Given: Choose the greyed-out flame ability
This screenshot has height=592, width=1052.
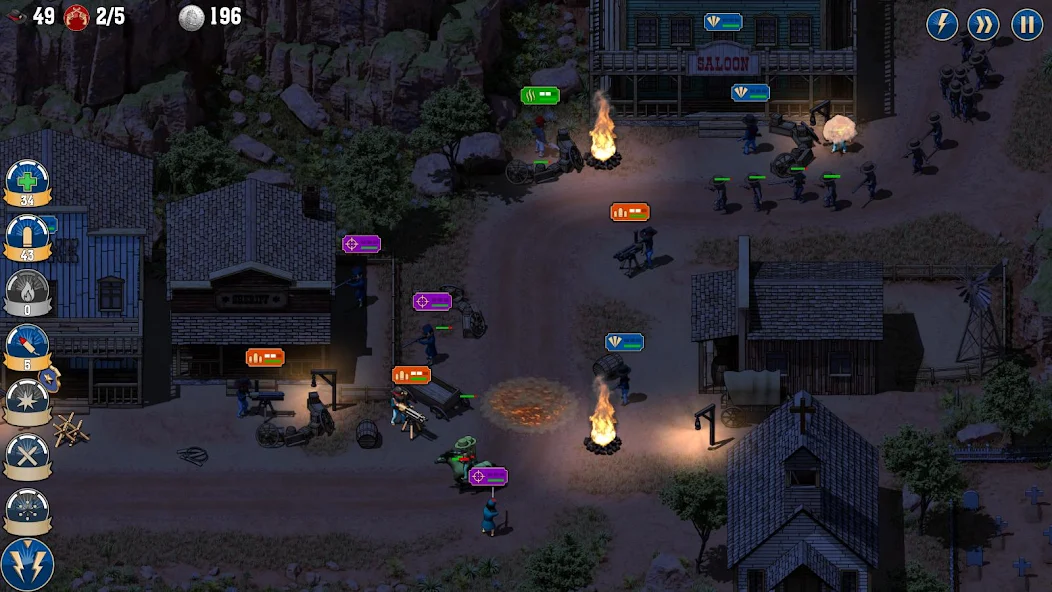Looking at the screenshot, I should point(27,292).
